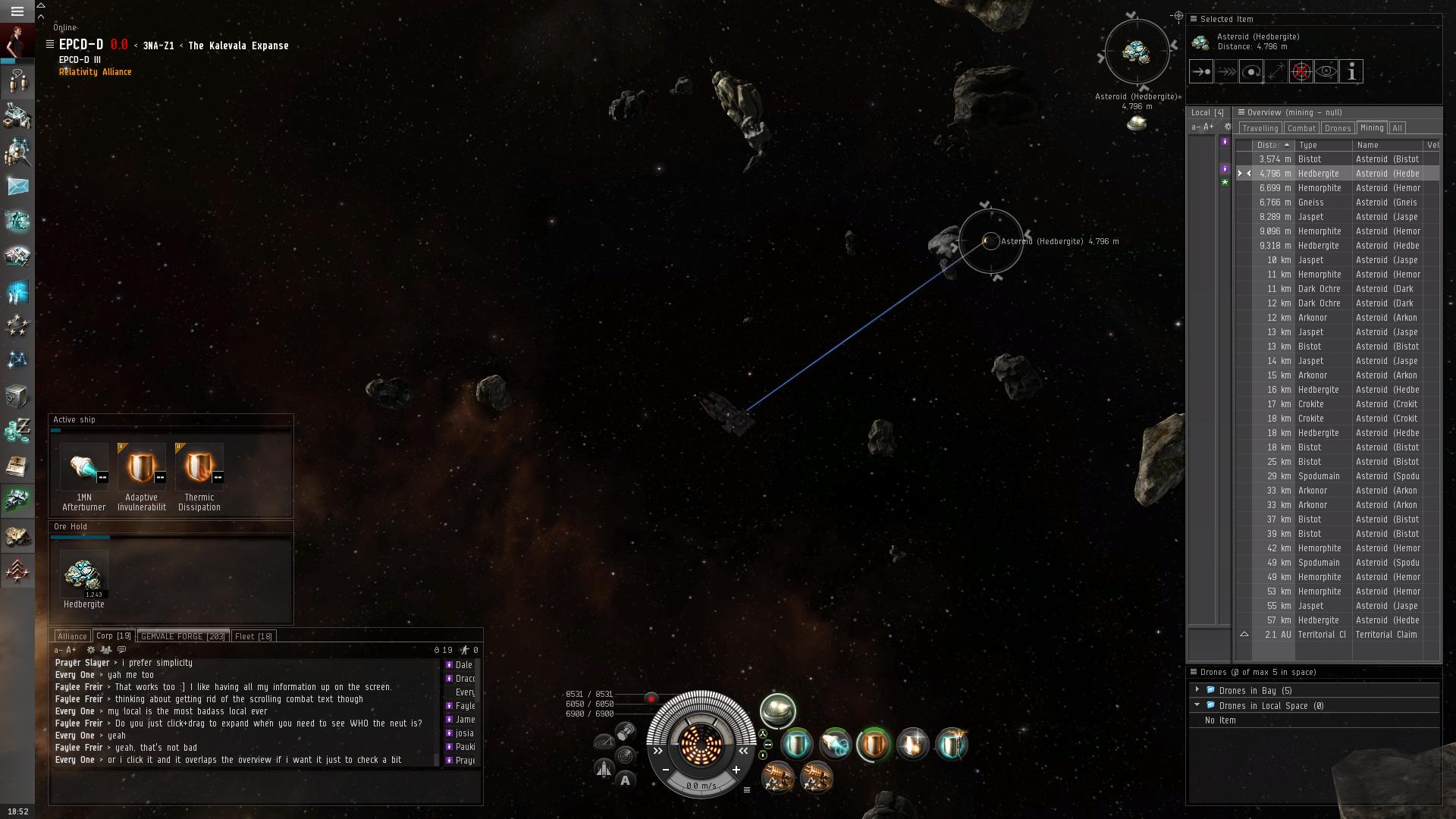Open the GEMVALE FORGE chat tab
Screen dimensions: 1456x819
(x=183, y=636)
